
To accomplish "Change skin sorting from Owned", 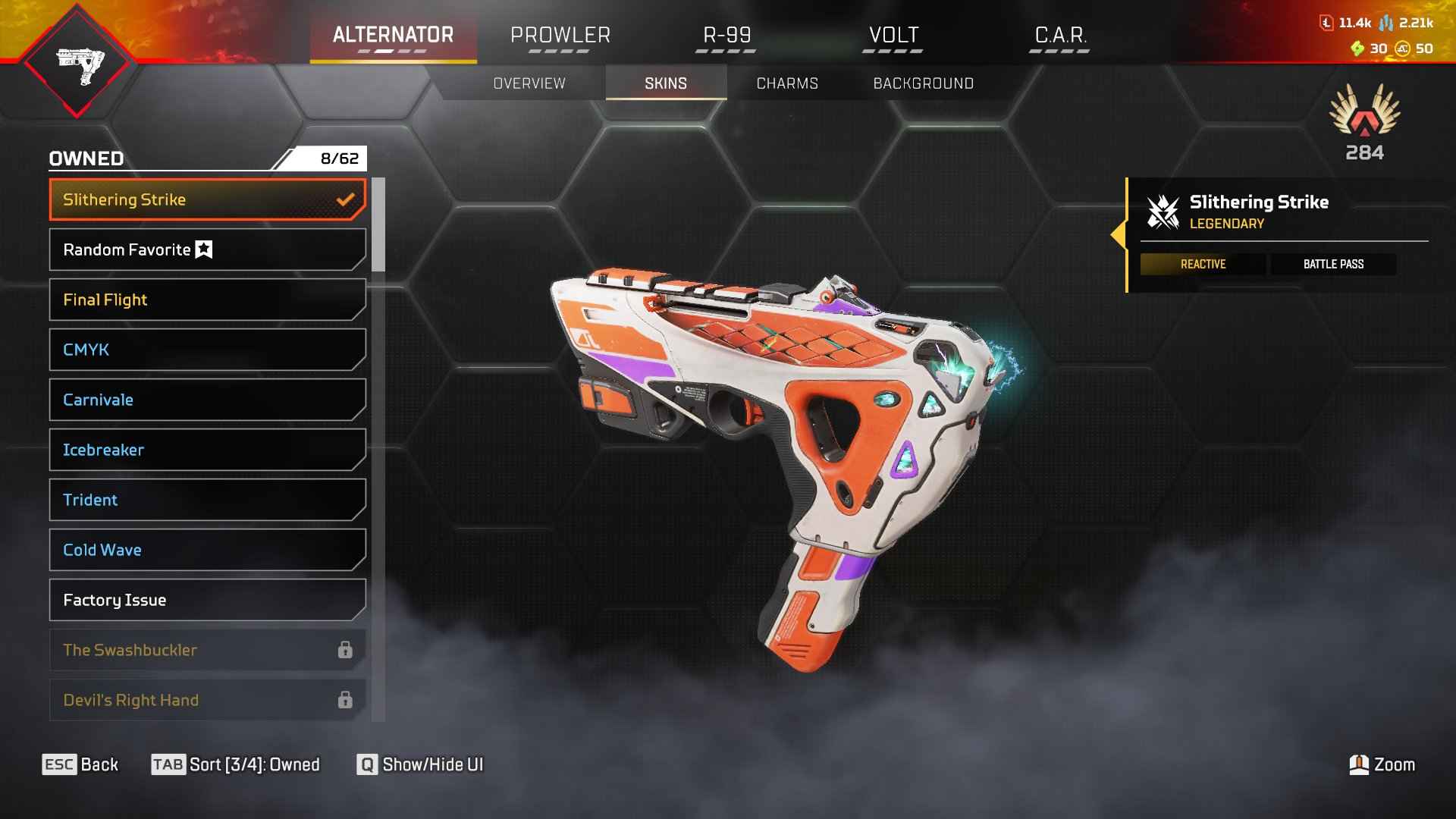I will [236, 764].
